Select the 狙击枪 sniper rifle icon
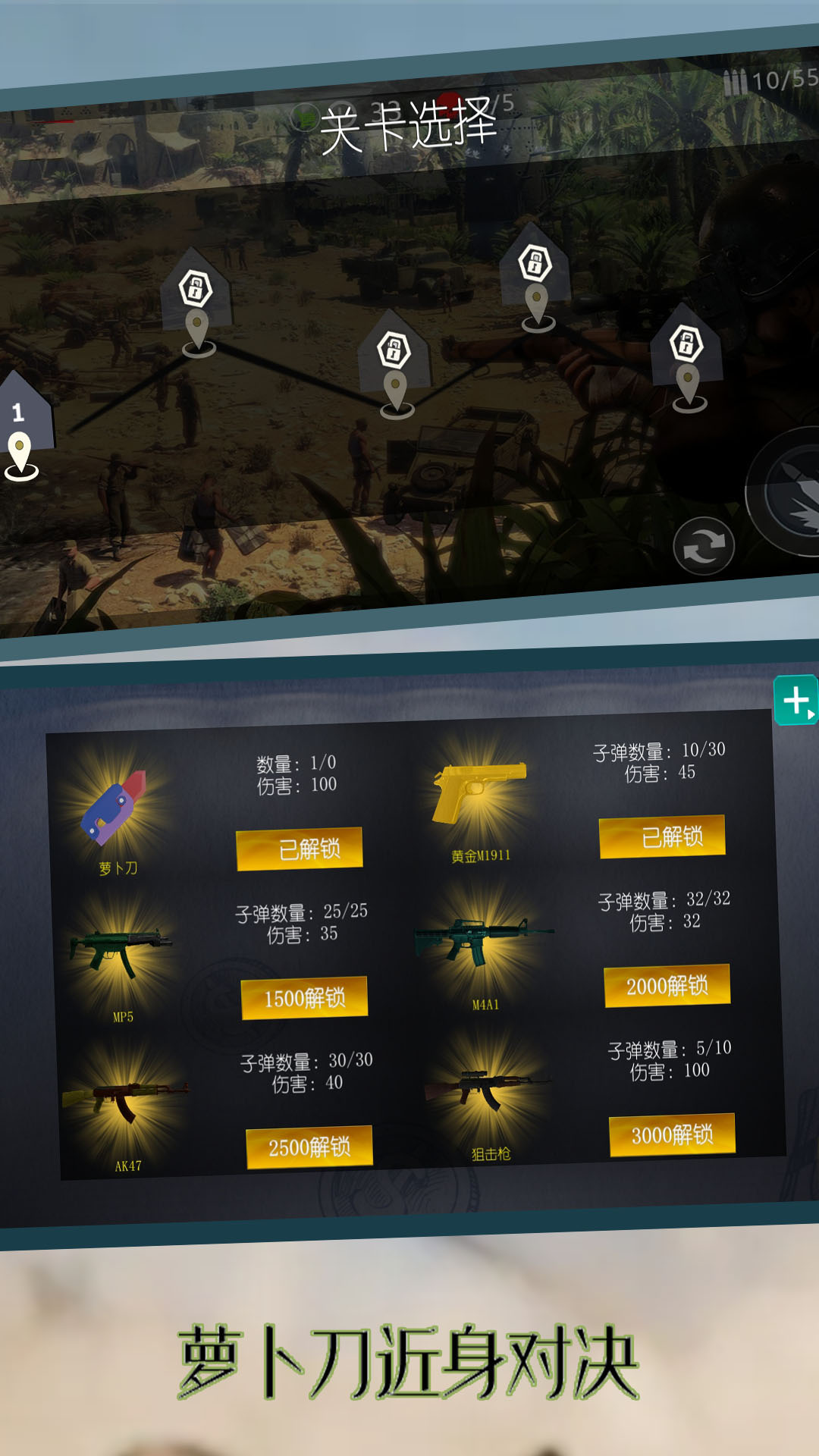The image size is (819, 1456). pyautogui.click(x=488, y=1088)
